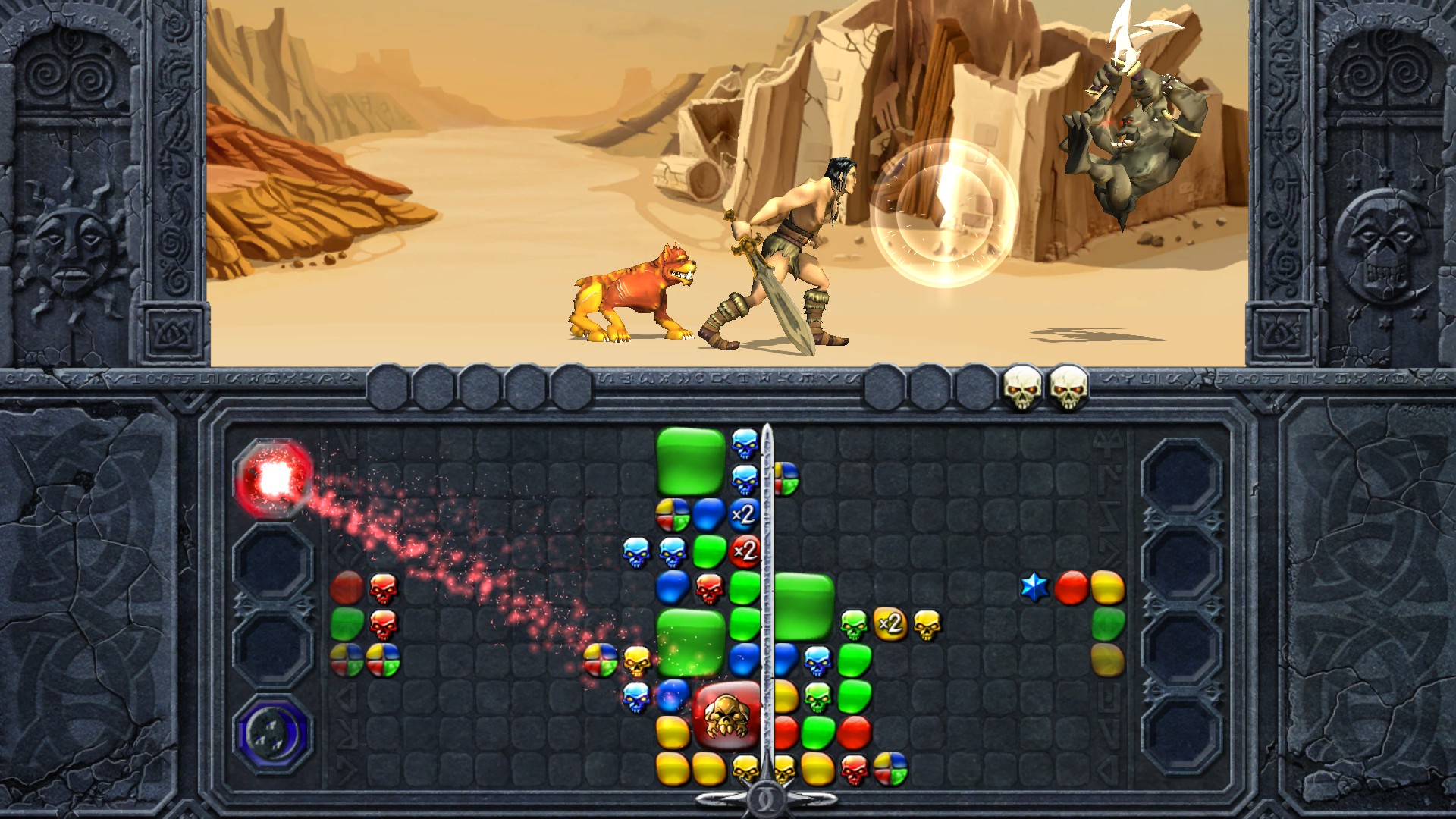Activate the glowing red power orb

(x=275, y=478)
